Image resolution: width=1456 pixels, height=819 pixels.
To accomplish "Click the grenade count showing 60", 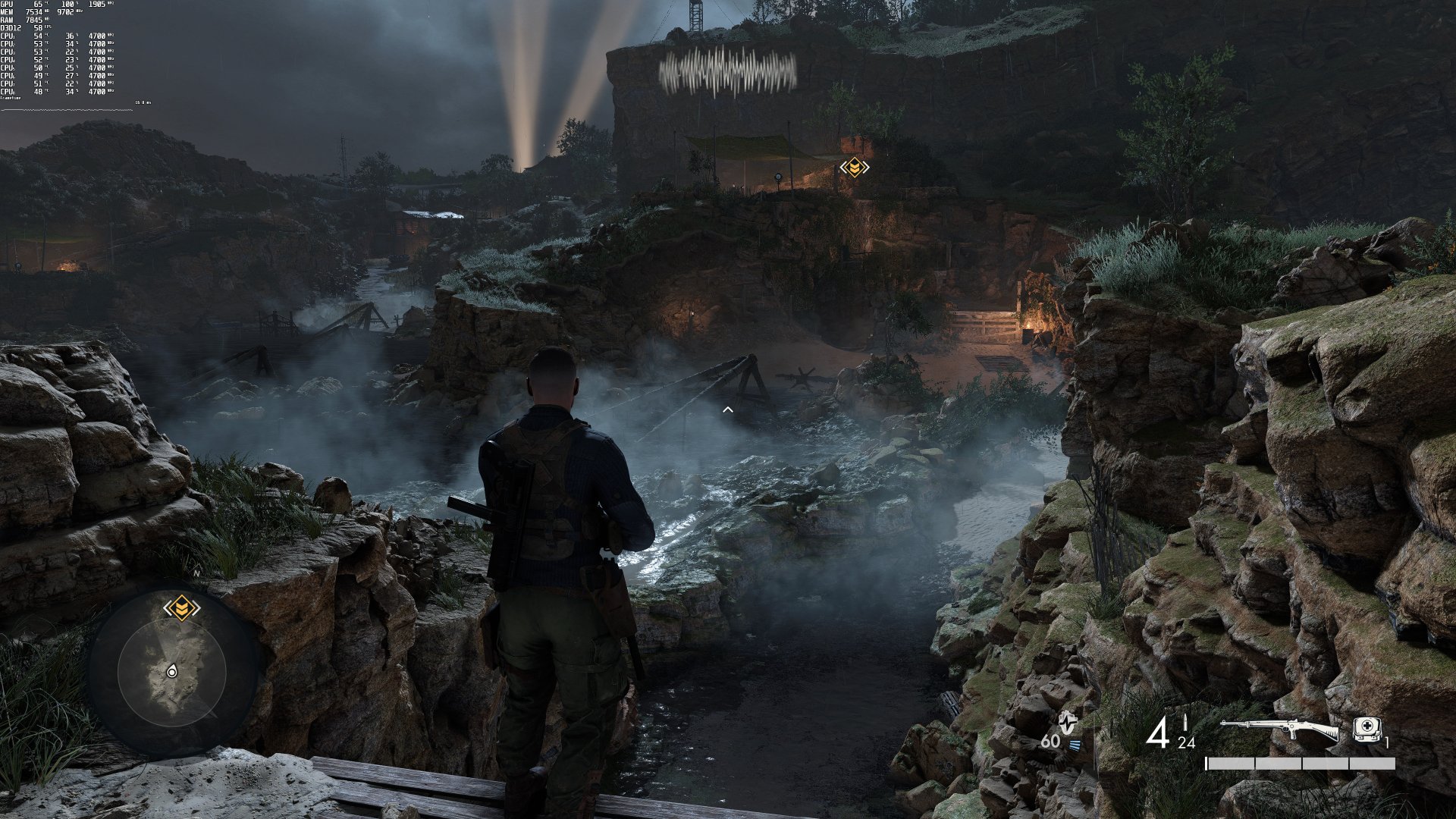I will point(1051,741).
